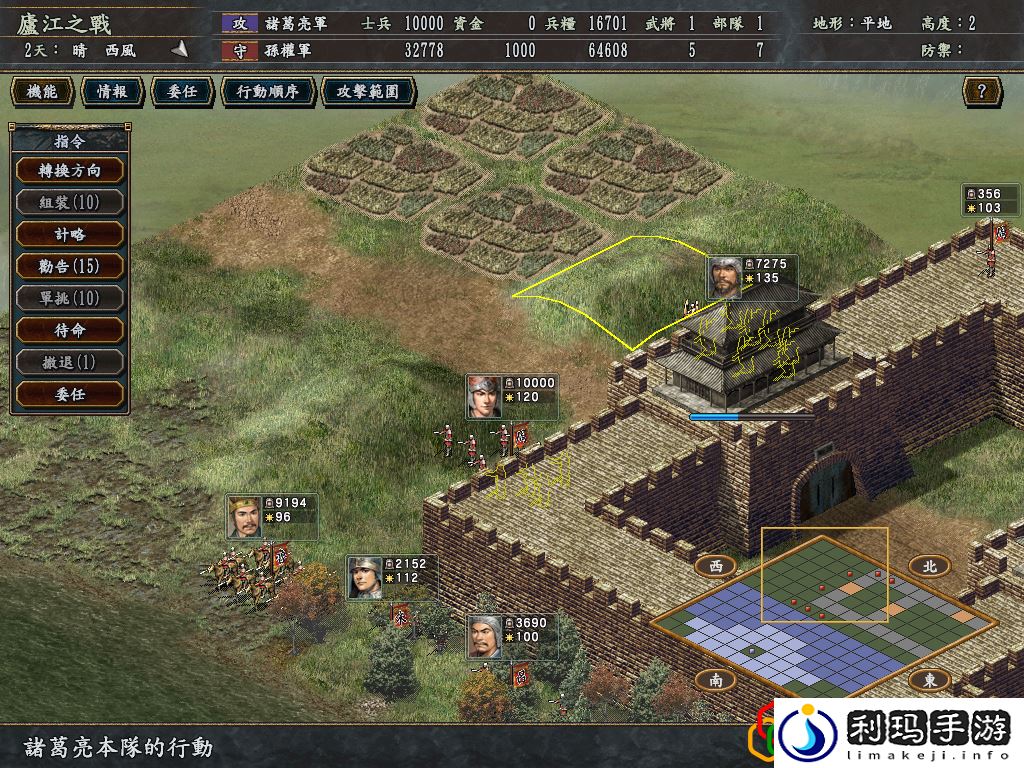The width and height of the screenshot is (1024, 768).
Task: Select the unit portrait with 2152 troops
Action: [x=364, y=576]
